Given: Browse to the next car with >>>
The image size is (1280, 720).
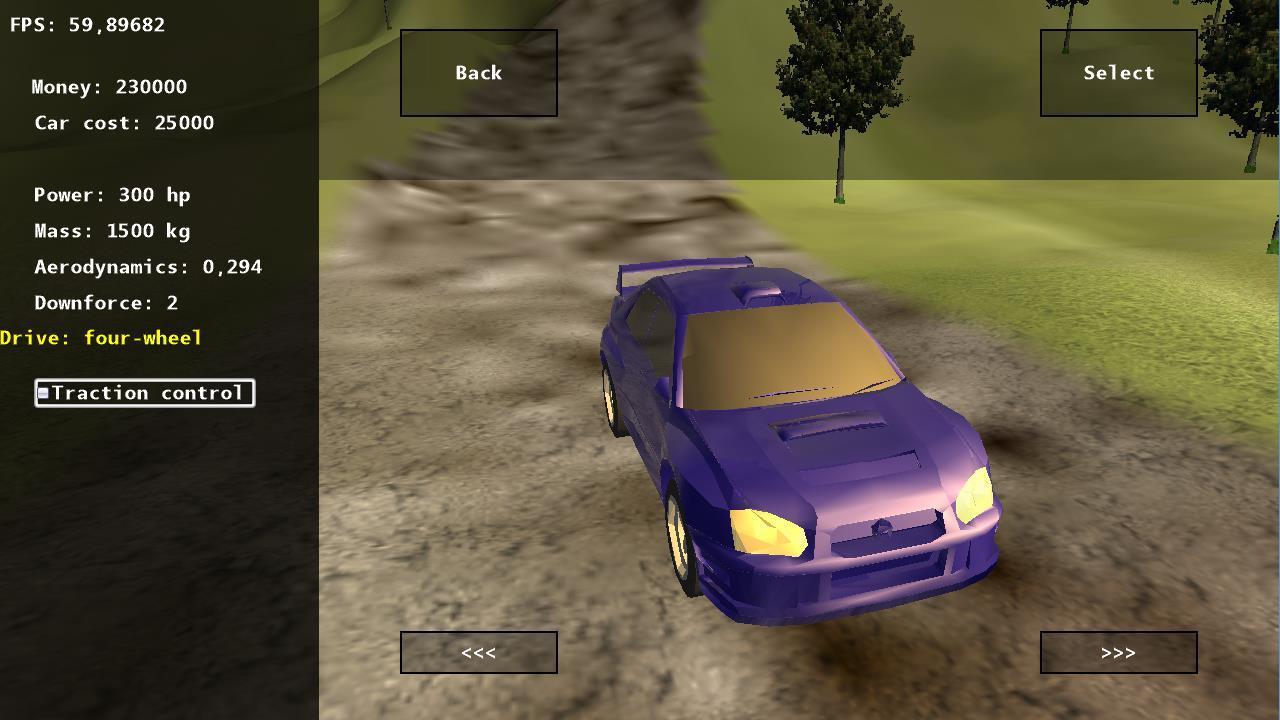Looking at the screenshot, I should click(x=1118, y=652).
